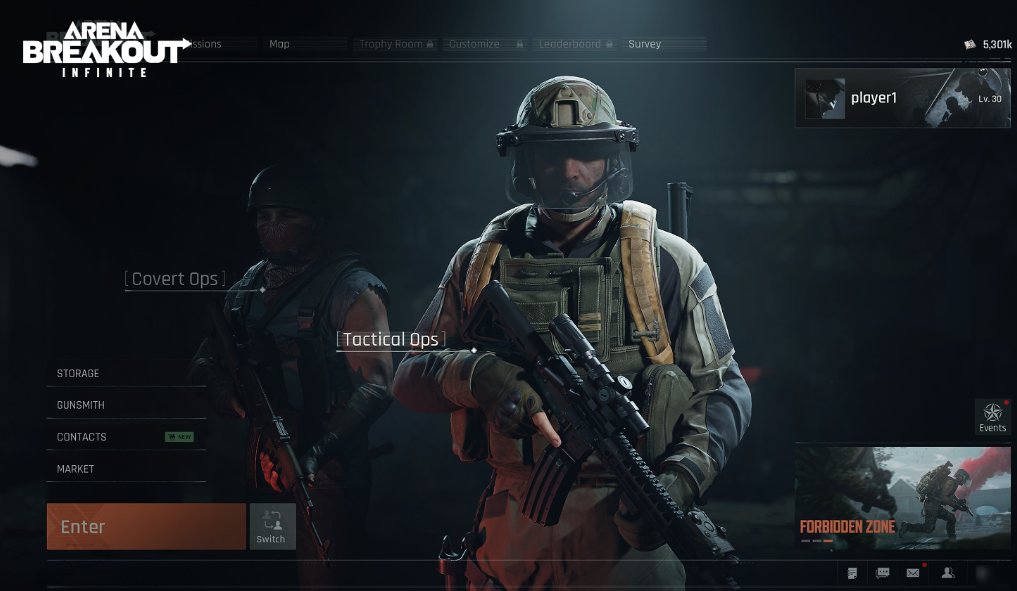
Task: Open the Survey tab
Action: [645, 44]
